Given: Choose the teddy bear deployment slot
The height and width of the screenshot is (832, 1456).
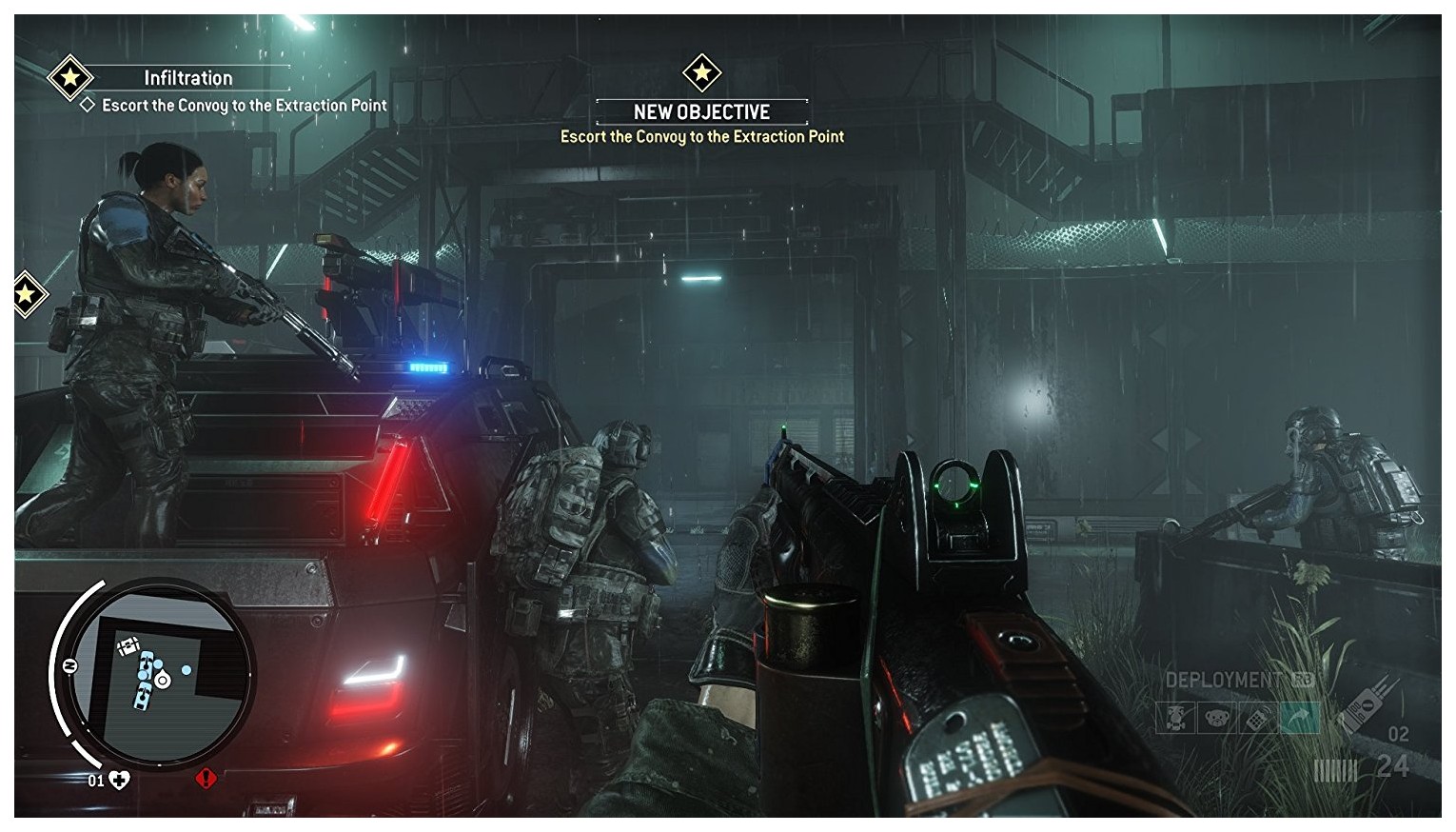Looking at the screenshot, I should click(1216, 718).
